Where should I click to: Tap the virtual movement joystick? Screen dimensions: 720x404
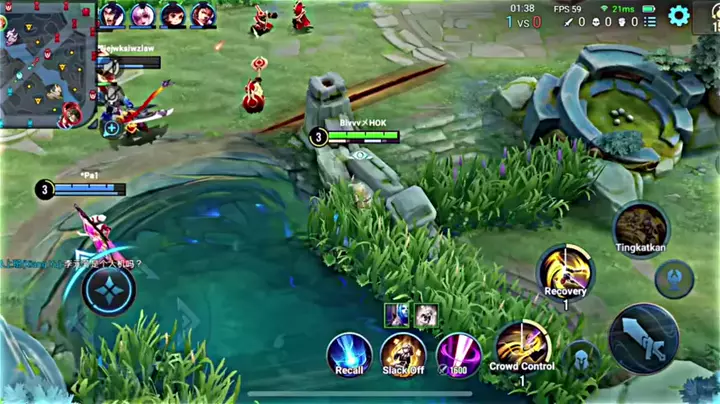(109, 291)
